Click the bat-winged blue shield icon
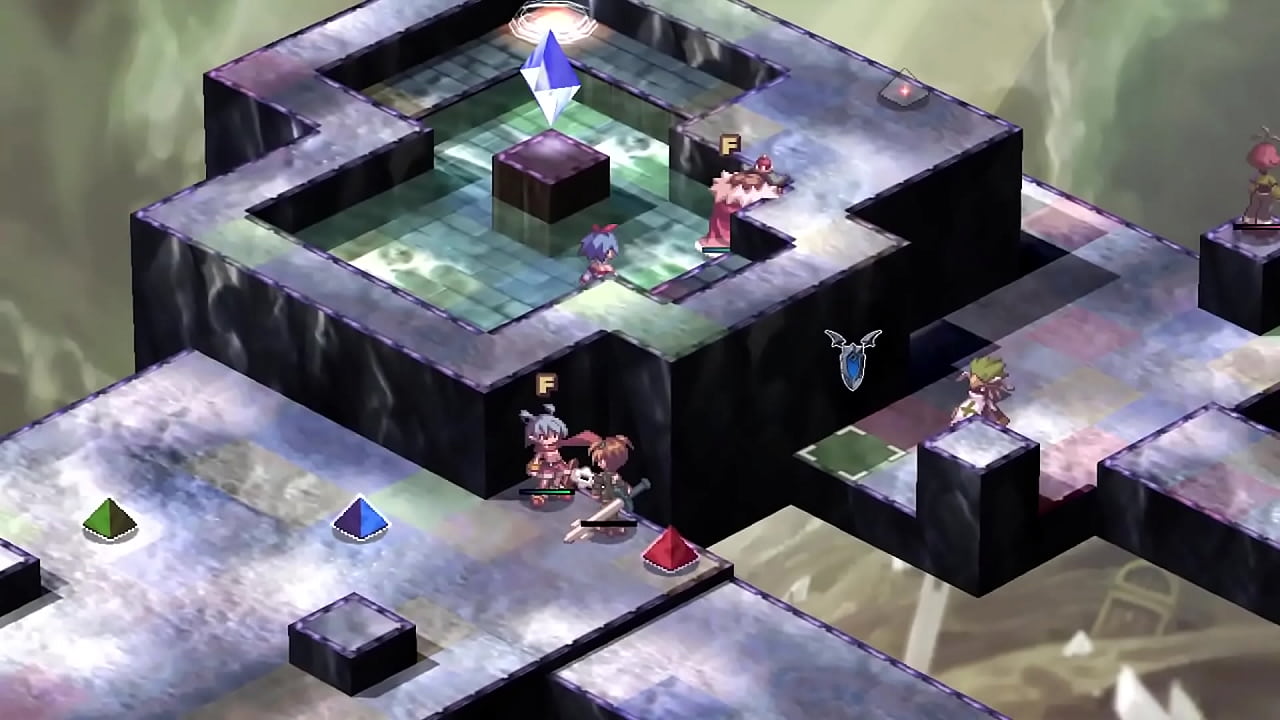1280x720 pixels. coord(853,359)
